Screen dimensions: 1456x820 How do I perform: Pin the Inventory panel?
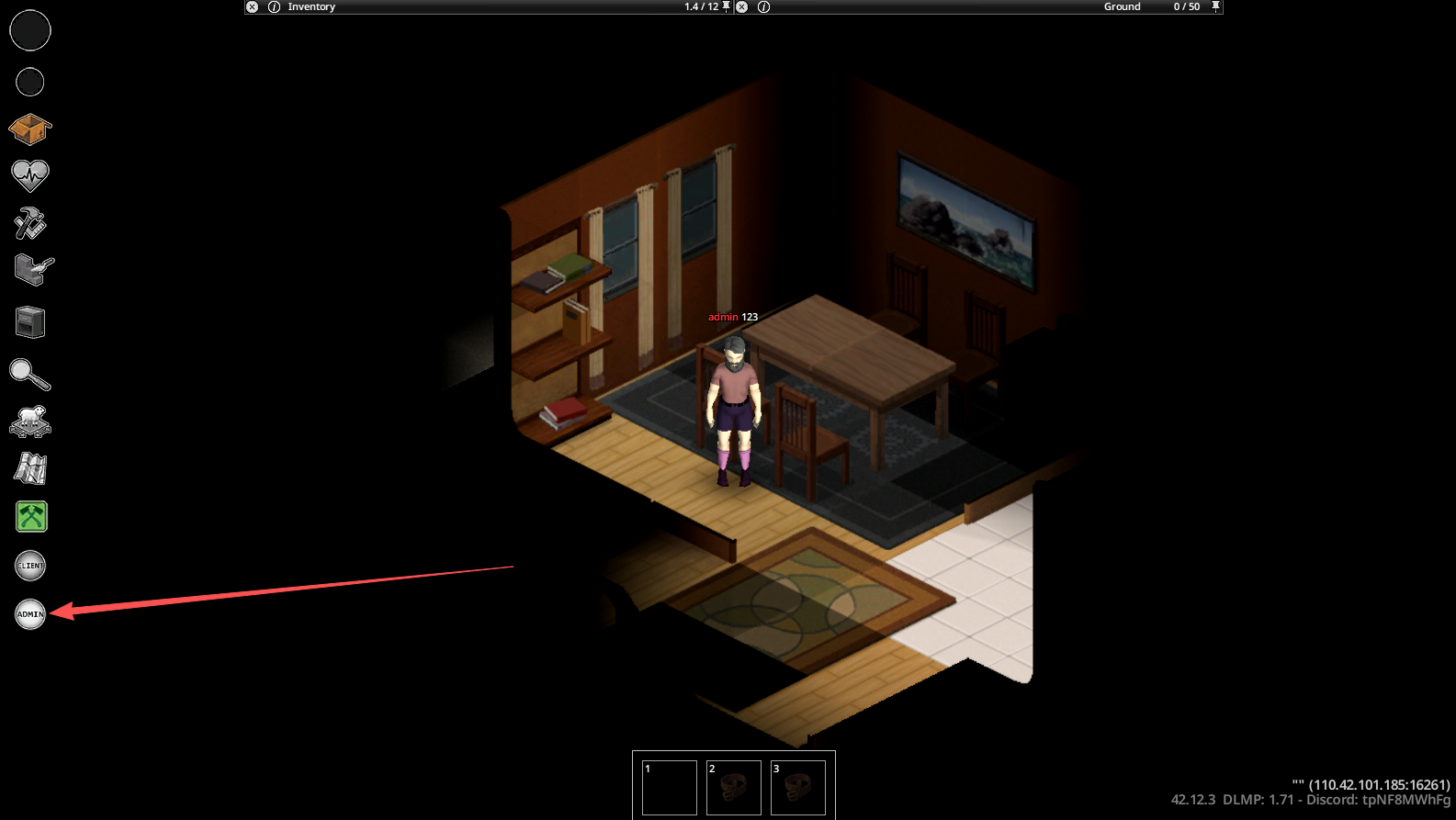(726, 6)
